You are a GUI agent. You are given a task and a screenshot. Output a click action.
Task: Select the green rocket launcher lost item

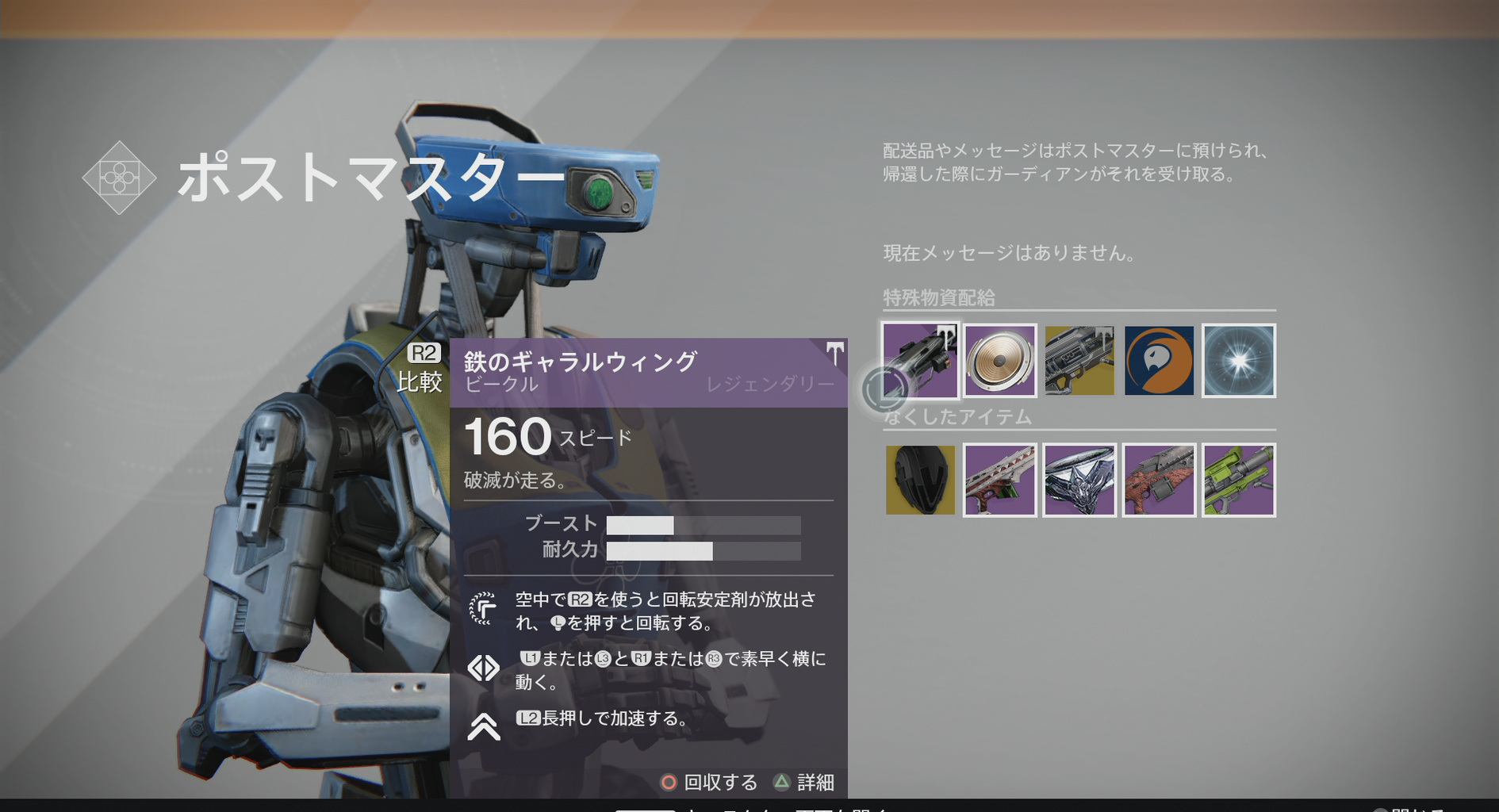pos(1238,480)
